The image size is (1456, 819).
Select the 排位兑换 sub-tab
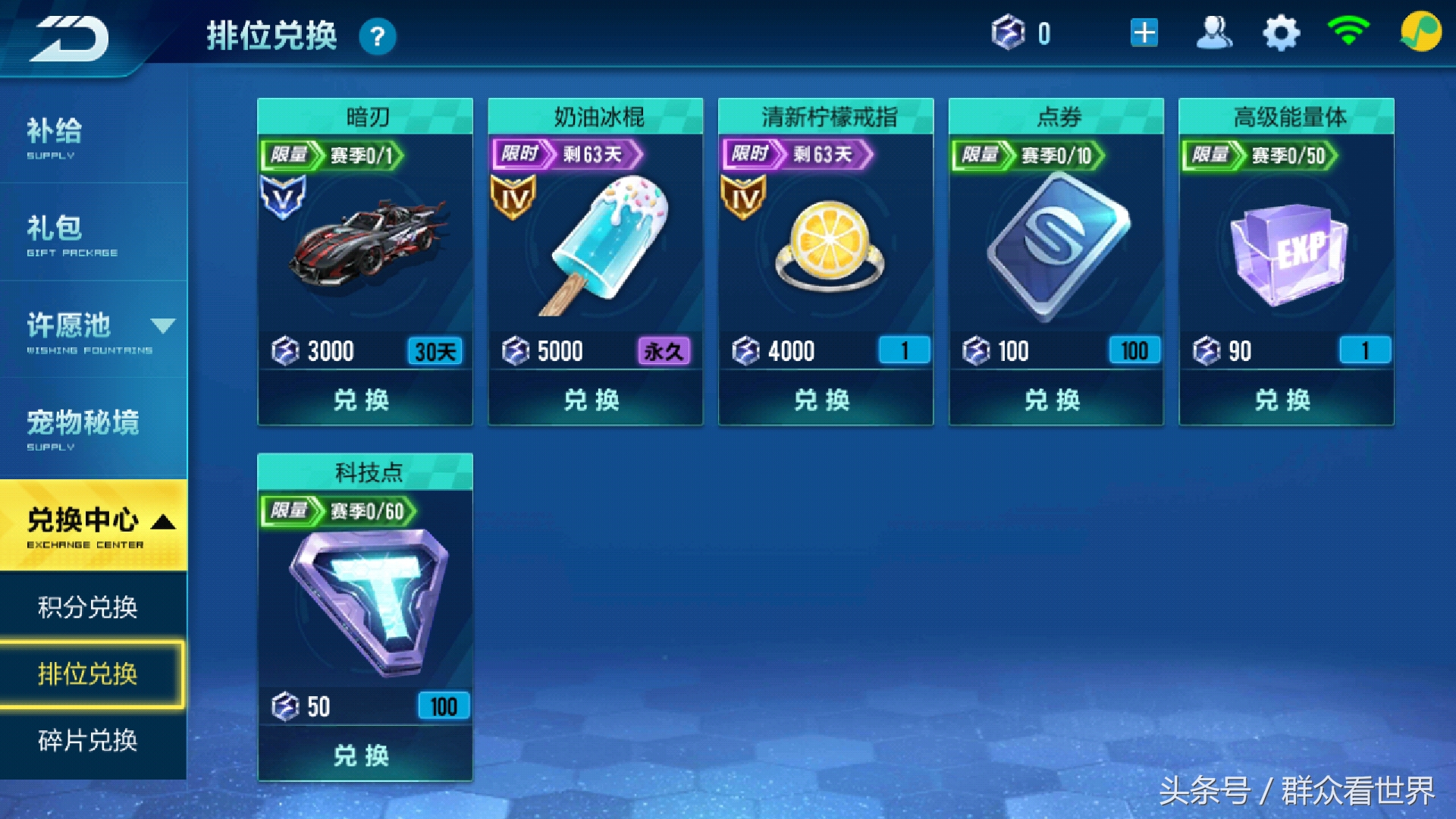[x=88, y=673]
